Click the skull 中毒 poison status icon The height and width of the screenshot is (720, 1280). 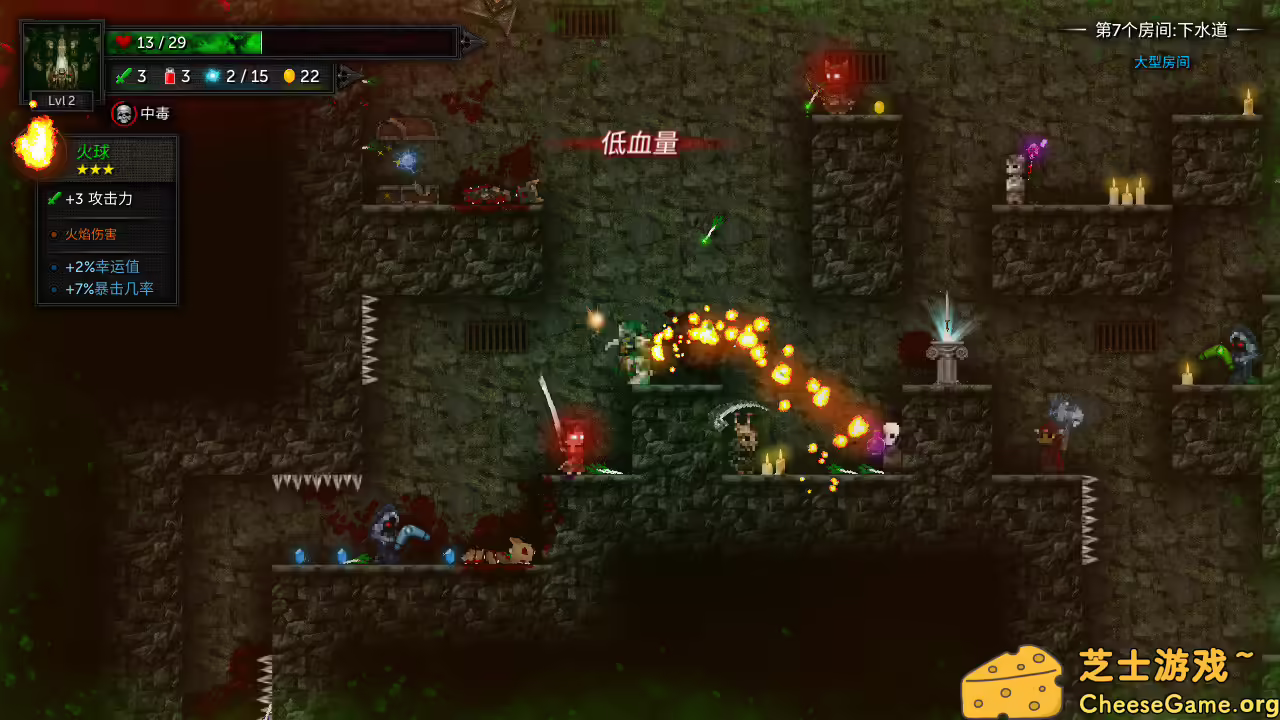pos(123,113)
